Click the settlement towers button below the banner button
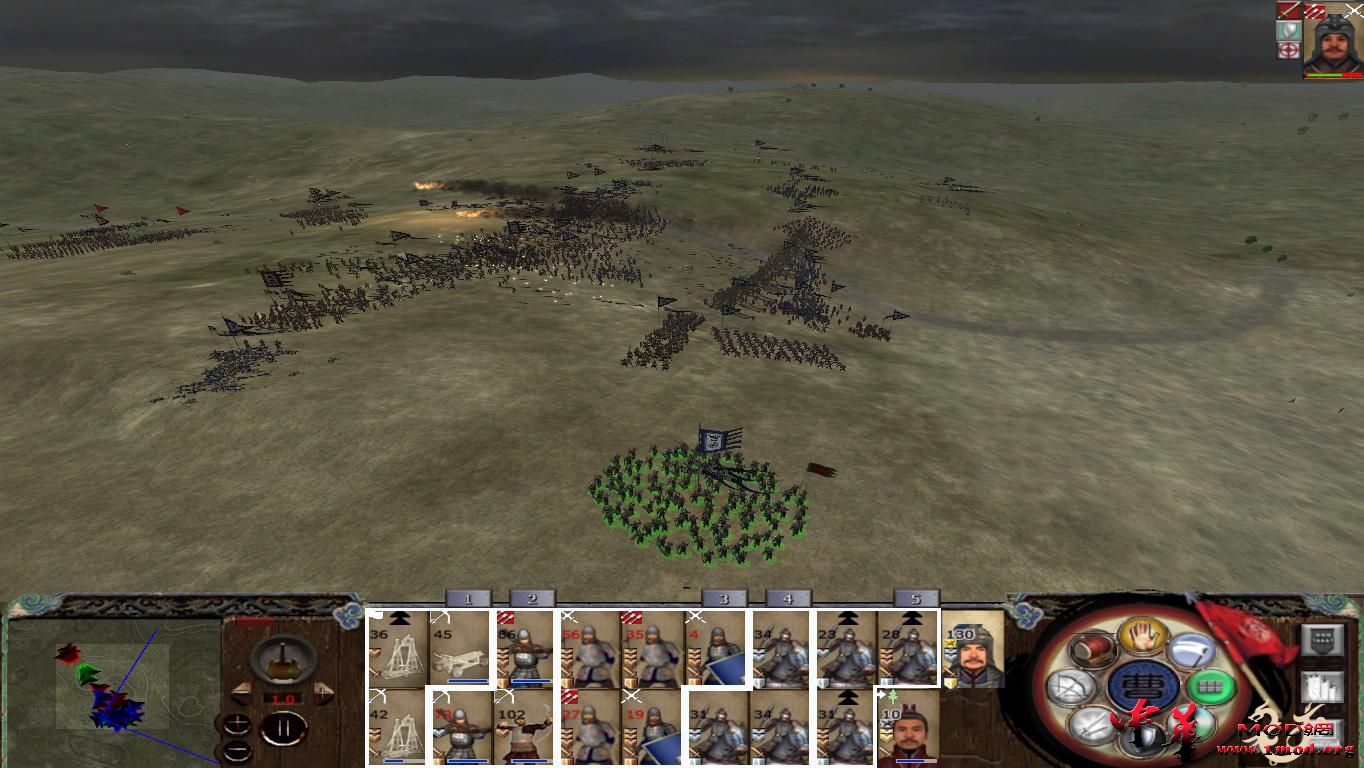1364x768 pixels. click(1324, 687)
